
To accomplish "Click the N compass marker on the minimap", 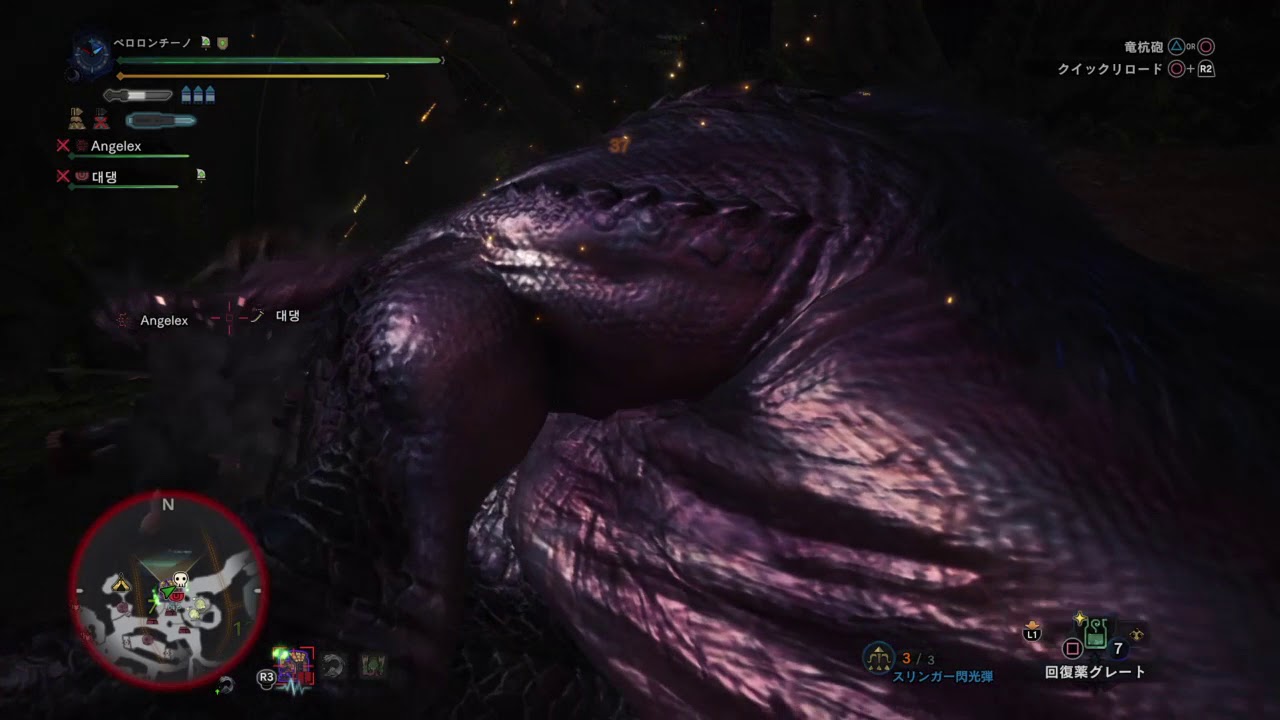I will 168,504.
